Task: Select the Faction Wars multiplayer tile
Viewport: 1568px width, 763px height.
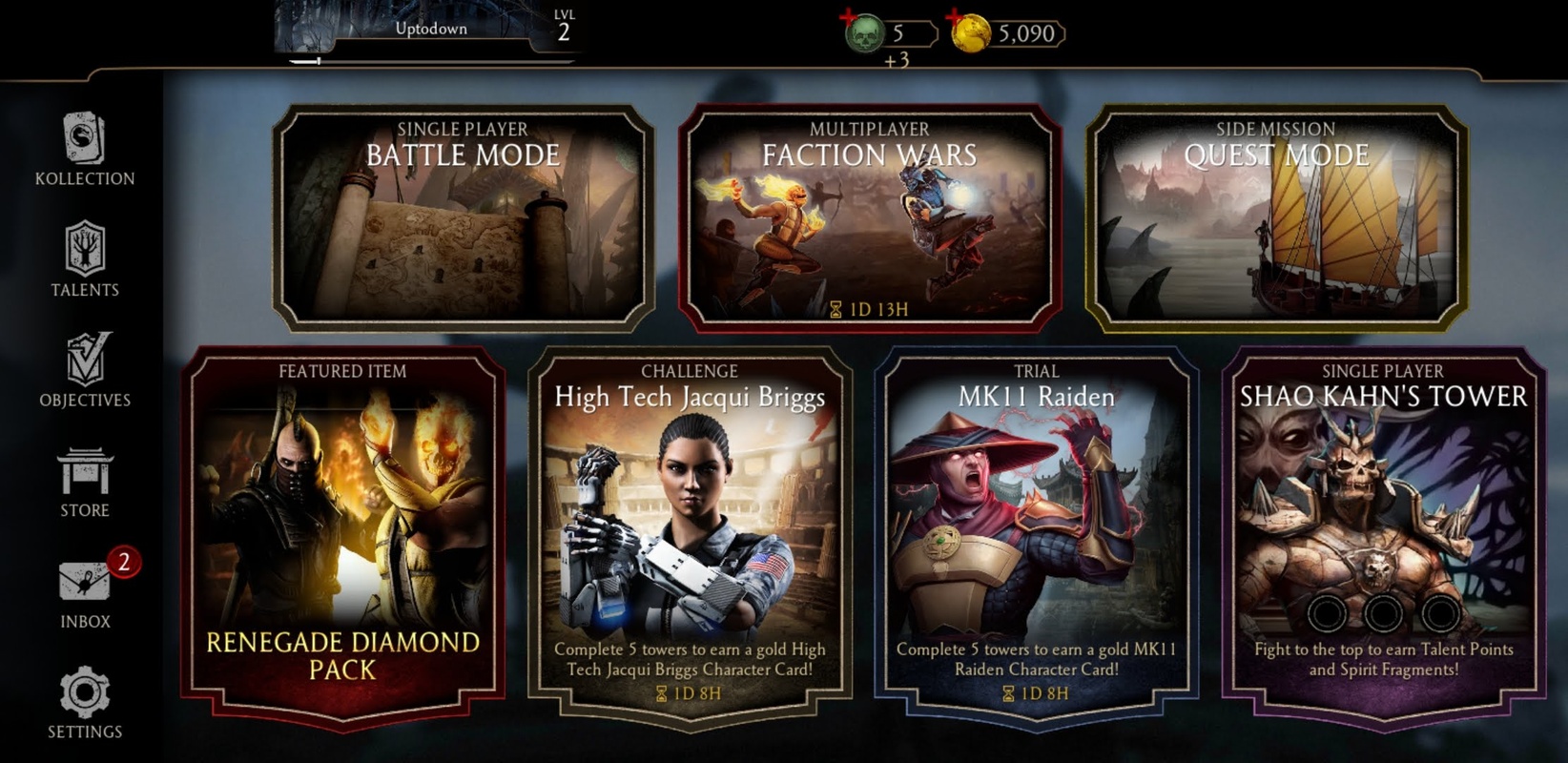Action: tap(869, 218)
